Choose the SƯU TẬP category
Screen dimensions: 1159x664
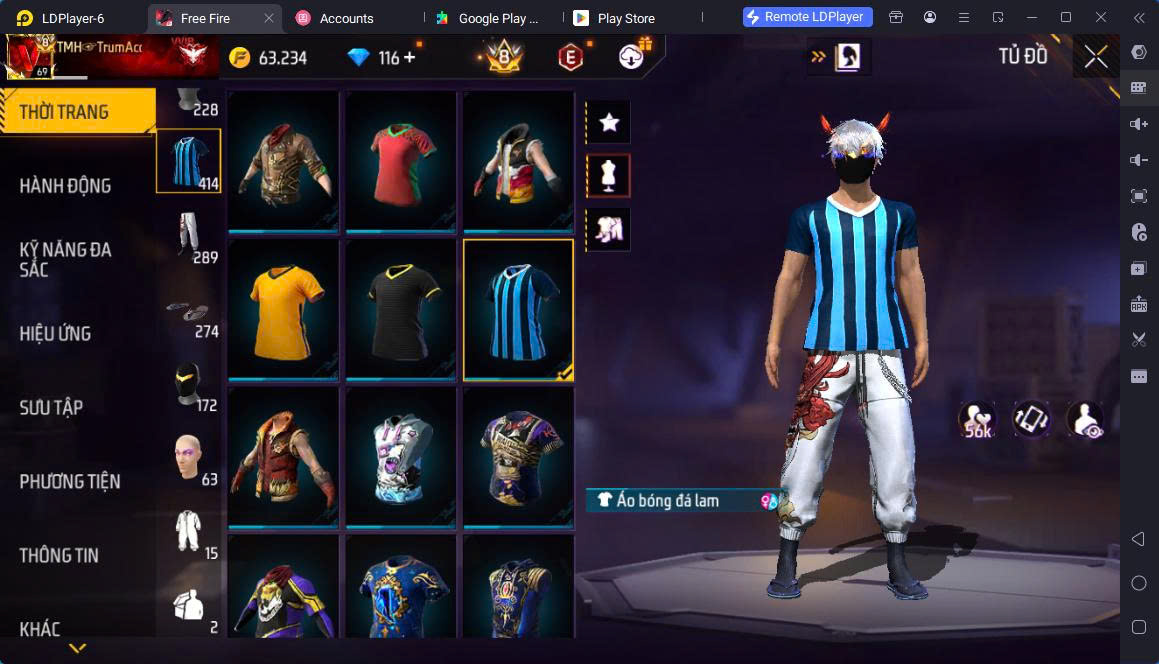click(52, 408)
